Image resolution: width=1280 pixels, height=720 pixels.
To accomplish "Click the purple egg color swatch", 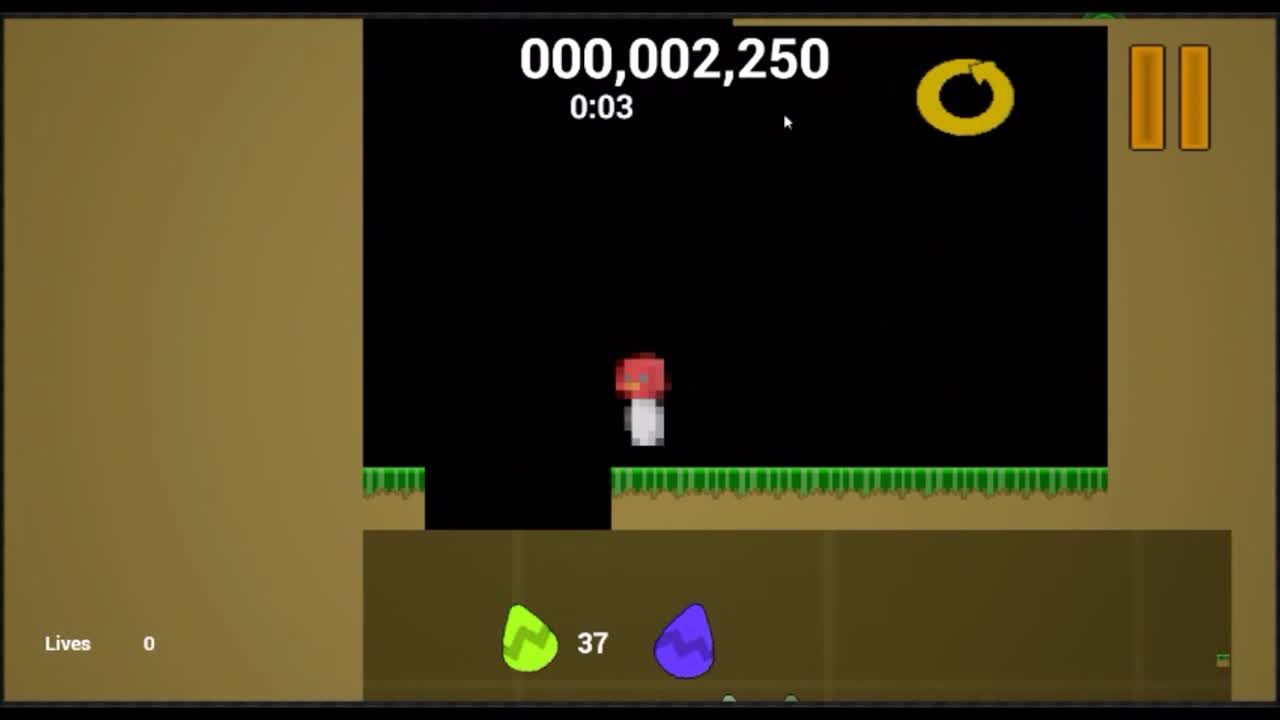I will click(684, 643).
